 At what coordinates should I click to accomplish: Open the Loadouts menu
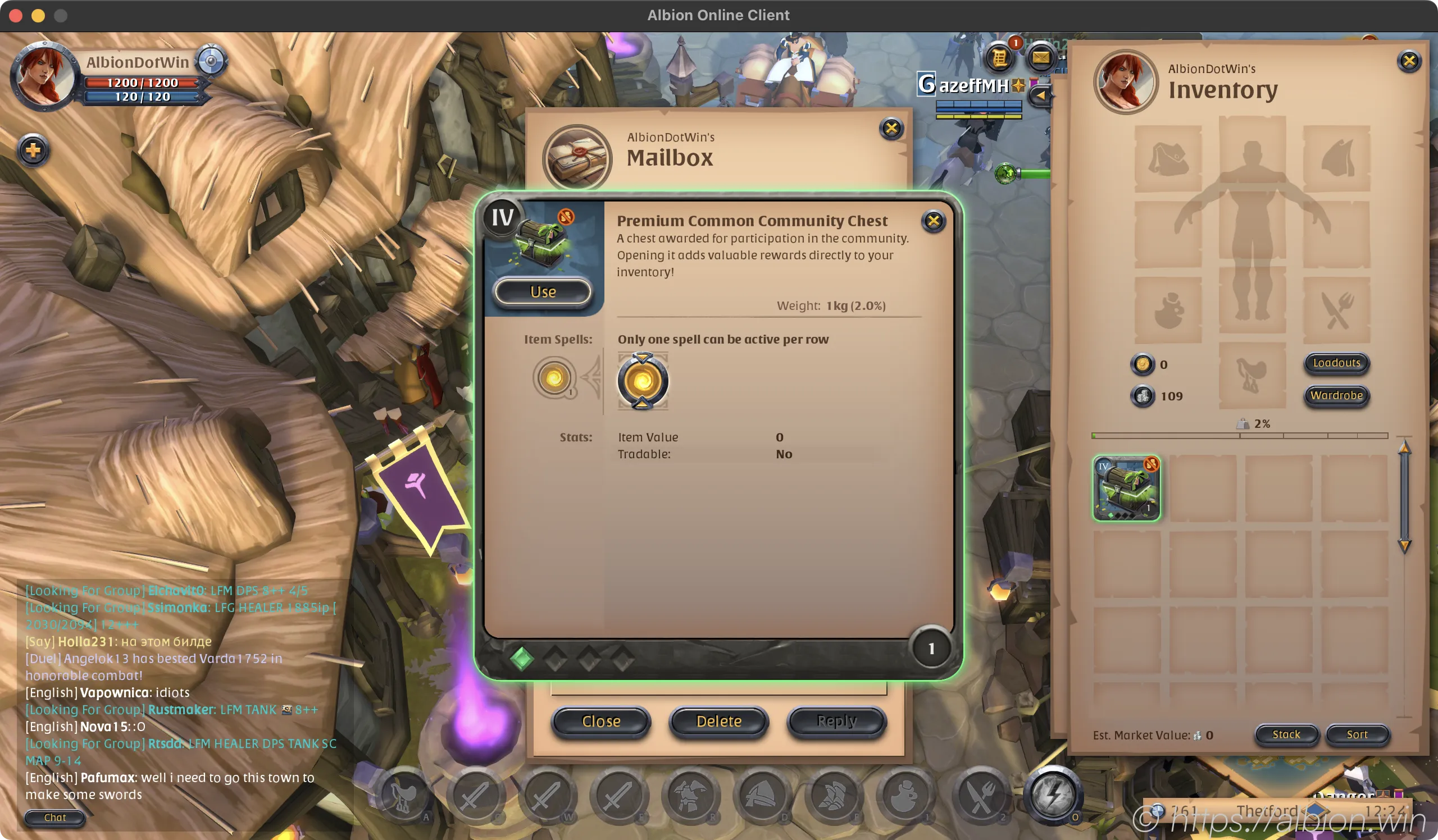1336,363
